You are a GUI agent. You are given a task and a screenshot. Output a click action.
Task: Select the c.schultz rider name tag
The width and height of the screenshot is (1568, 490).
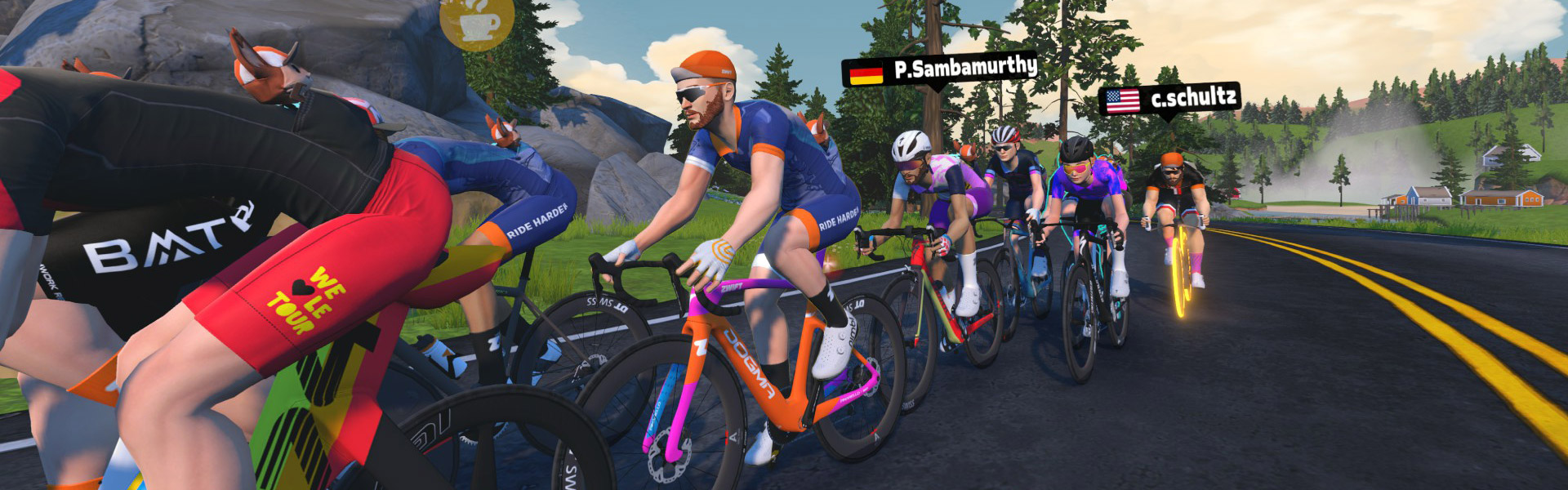1169,100
